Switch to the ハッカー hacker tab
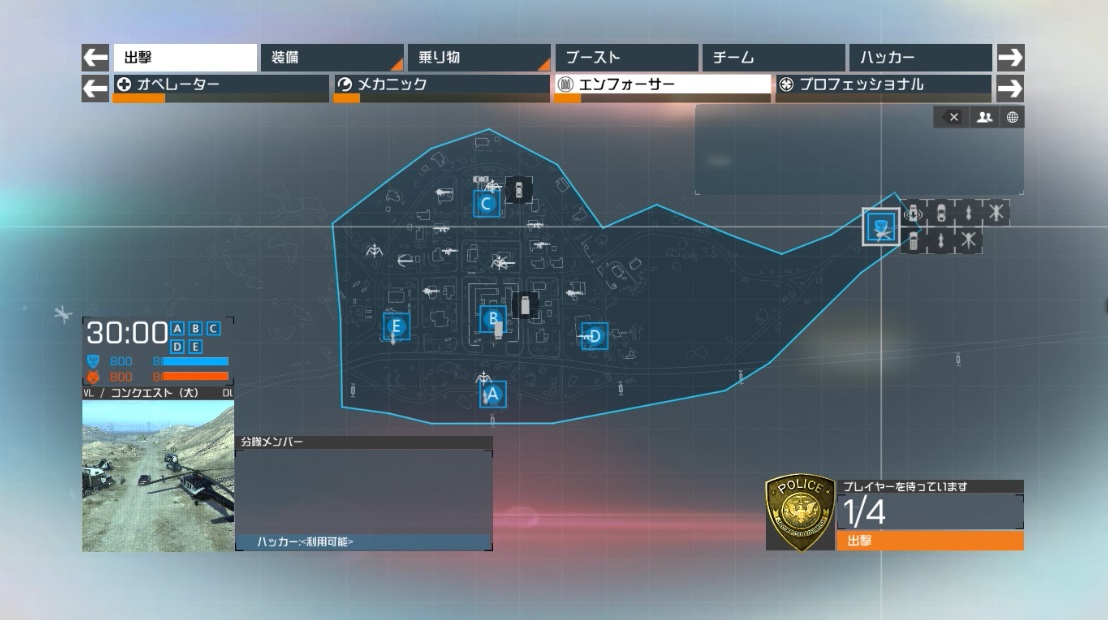 tap(919, 58)
